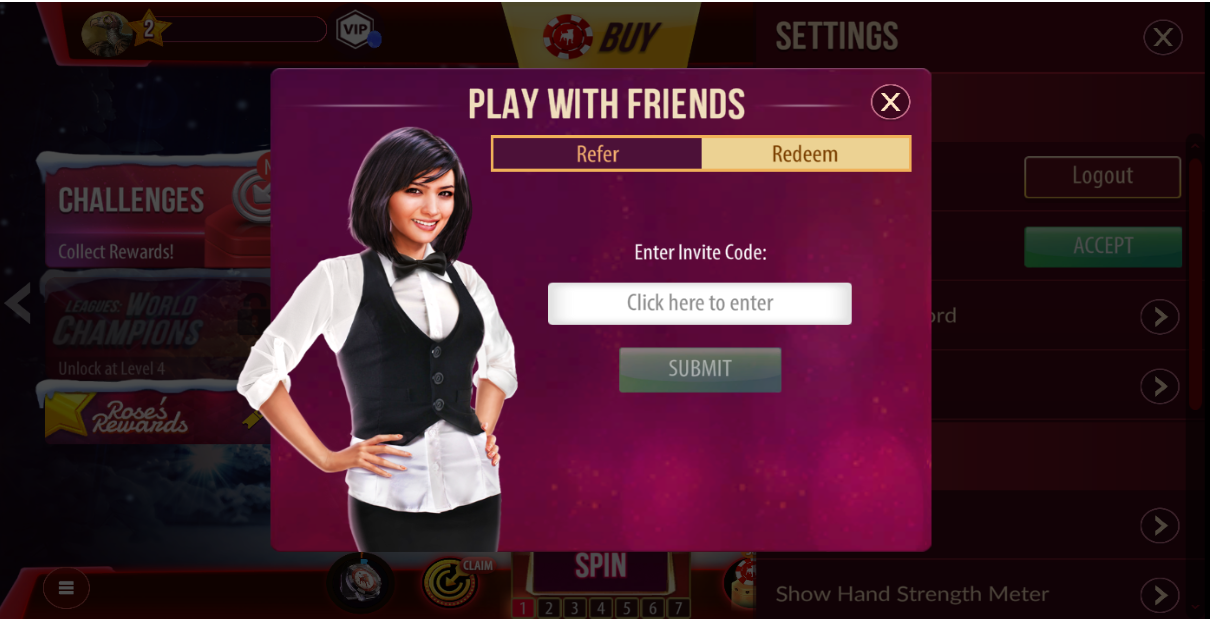Submit the invite code

[700, 369]
